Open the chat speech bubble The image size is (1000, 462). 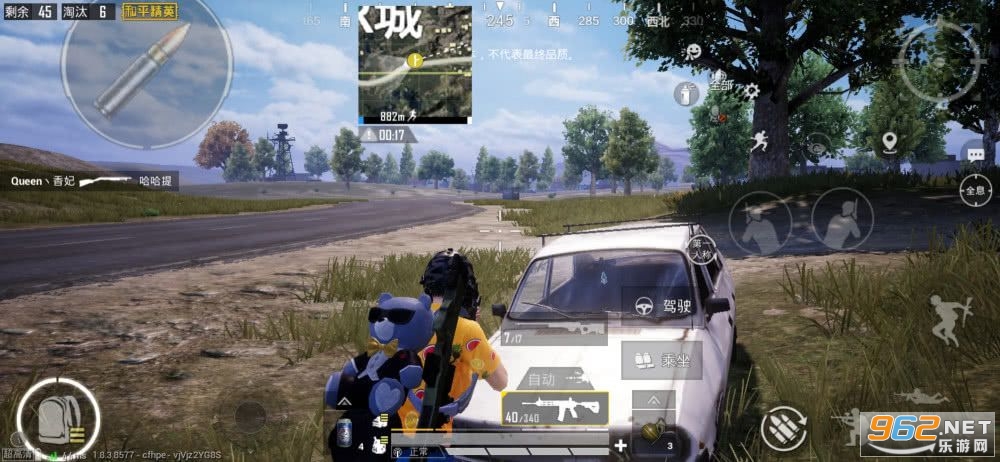974,153
